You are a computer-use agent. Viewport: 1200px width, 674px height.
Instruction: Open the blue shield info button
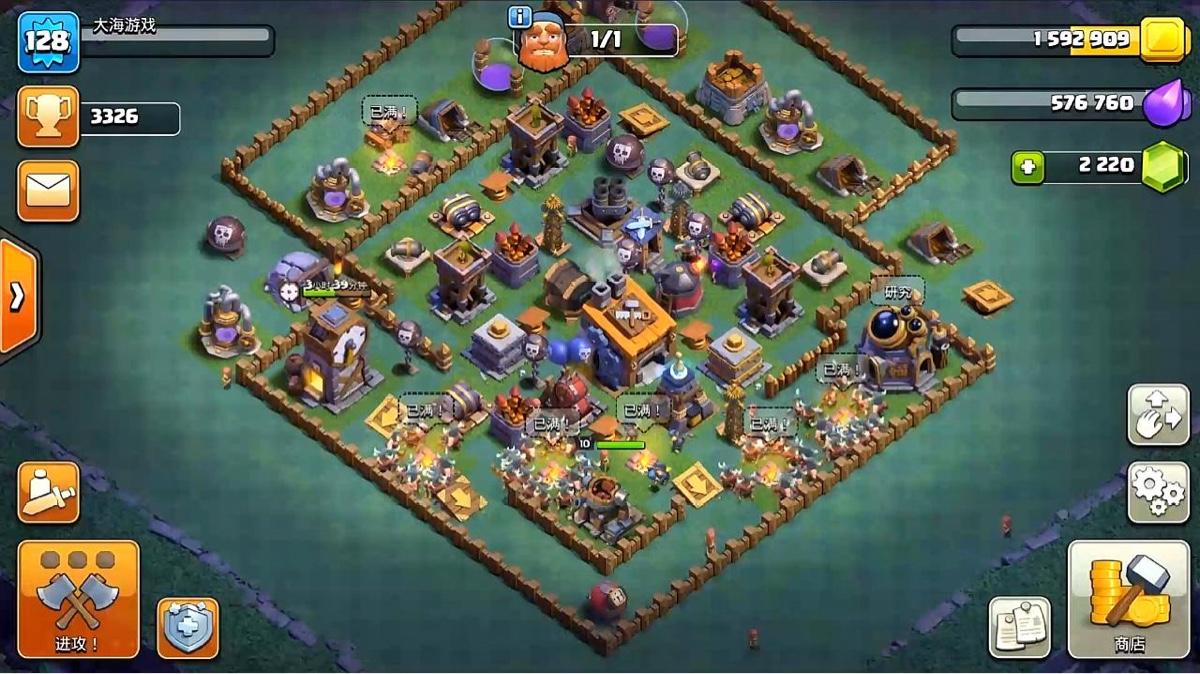(x=188, y=627)
